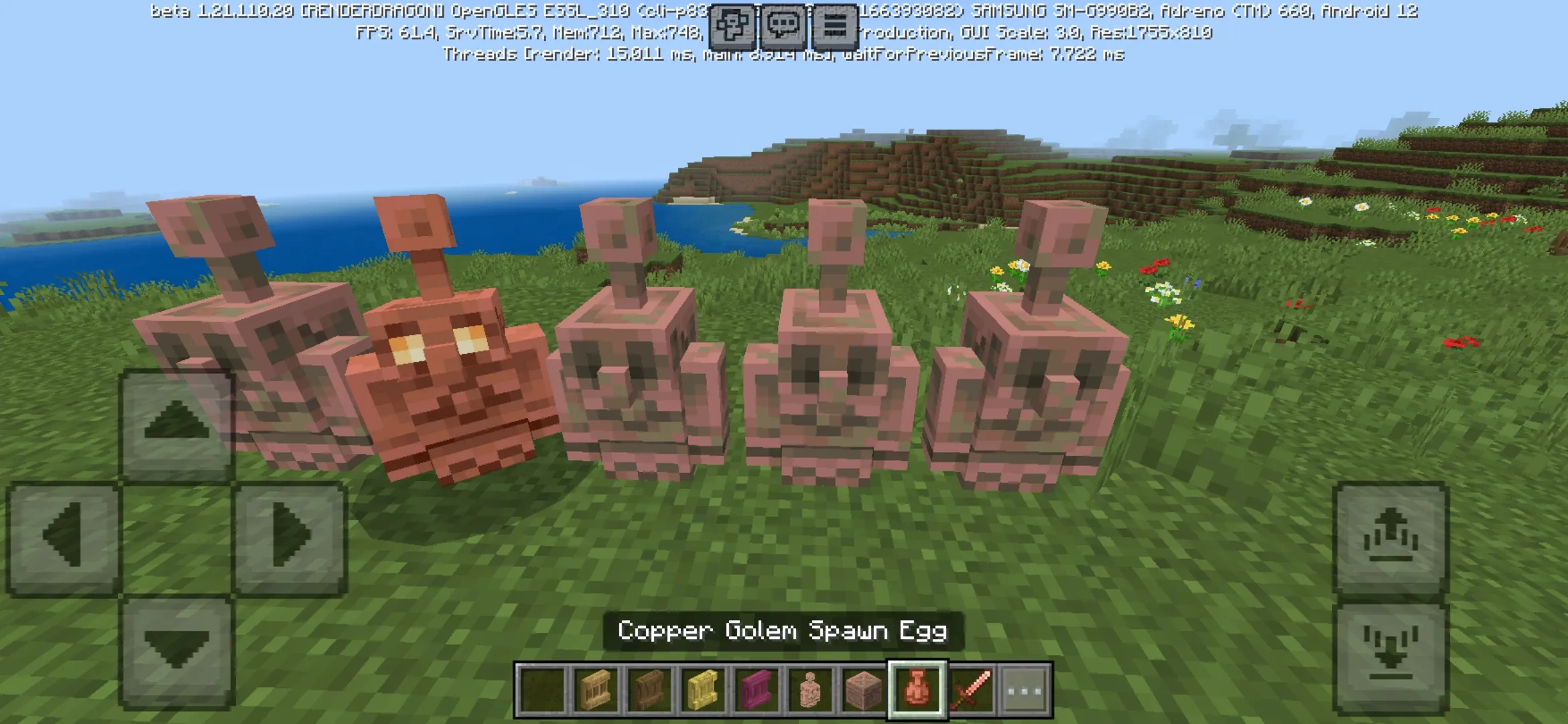The width and height of the screenshot is (1568, 724).
Task: Open the emote menu button
Action: (732, 27)
